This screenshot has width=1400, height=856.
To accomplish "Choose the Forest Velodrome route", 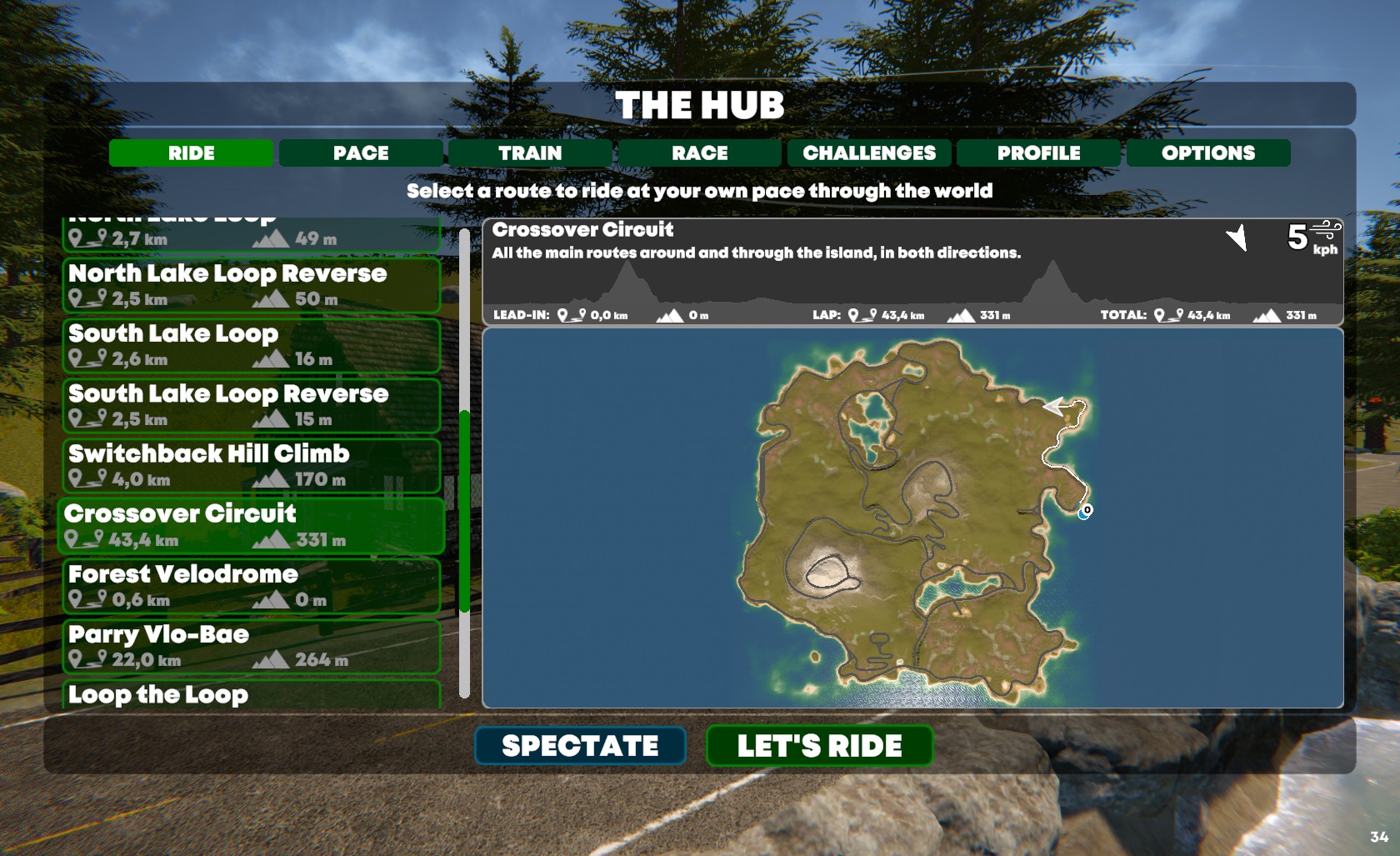I will (251, 586).
